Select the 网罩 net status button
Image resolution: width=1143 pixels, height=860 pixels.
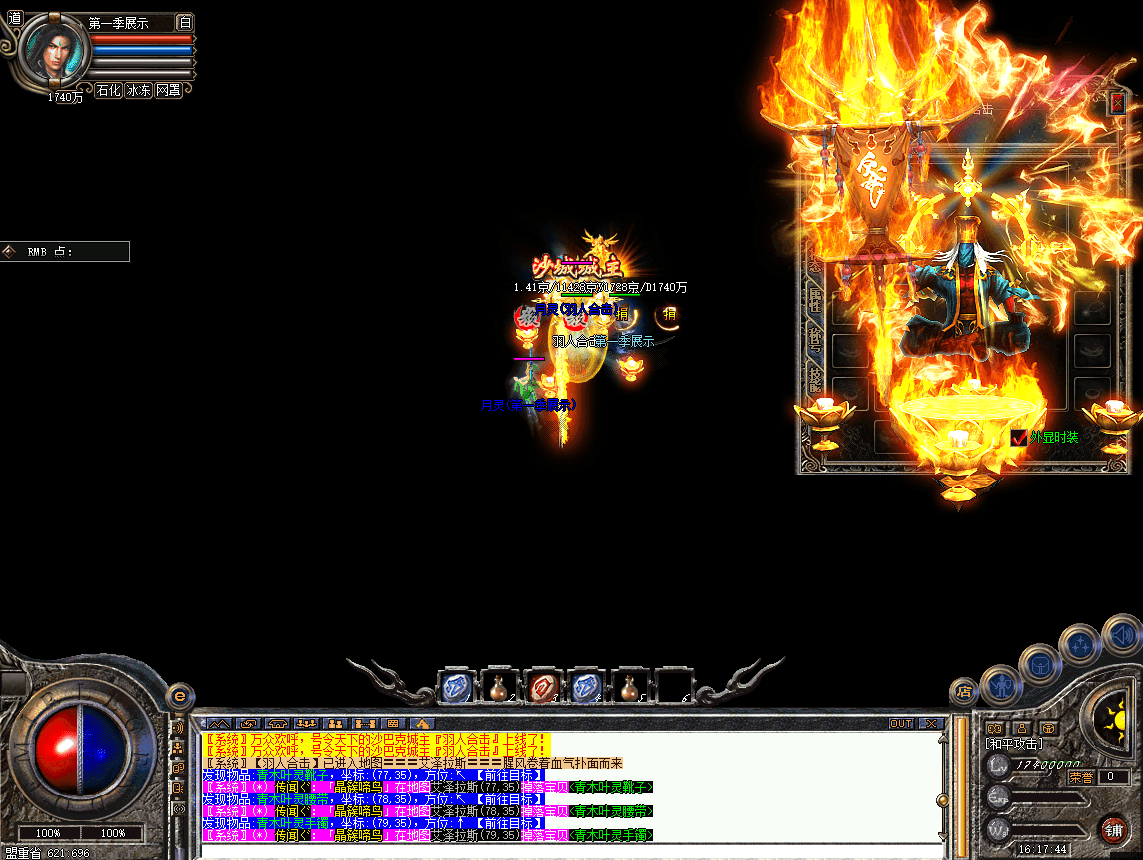168,90
